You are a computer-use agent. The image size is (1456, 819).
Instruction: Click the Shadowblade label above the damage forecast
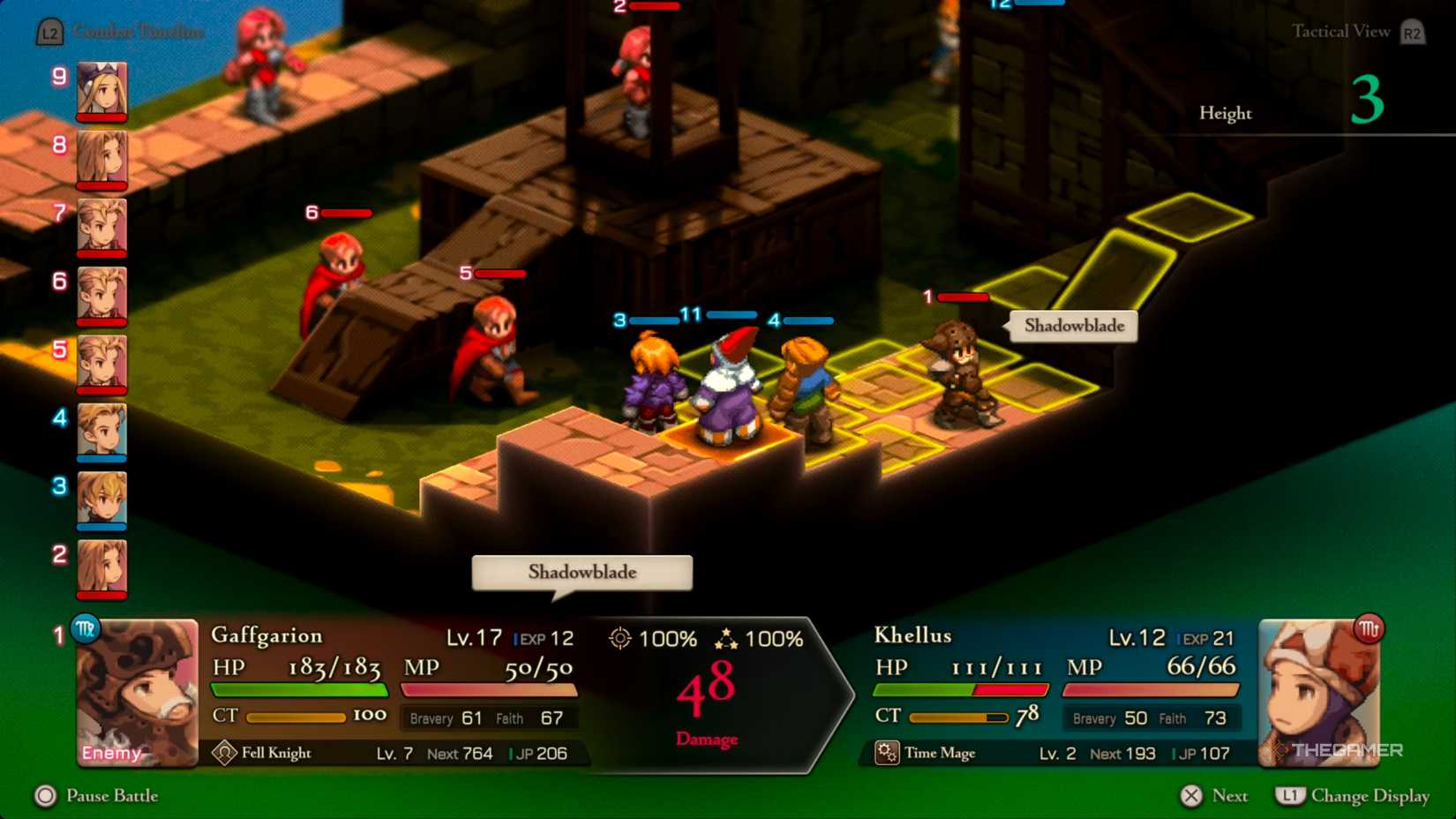coord(582,573)
